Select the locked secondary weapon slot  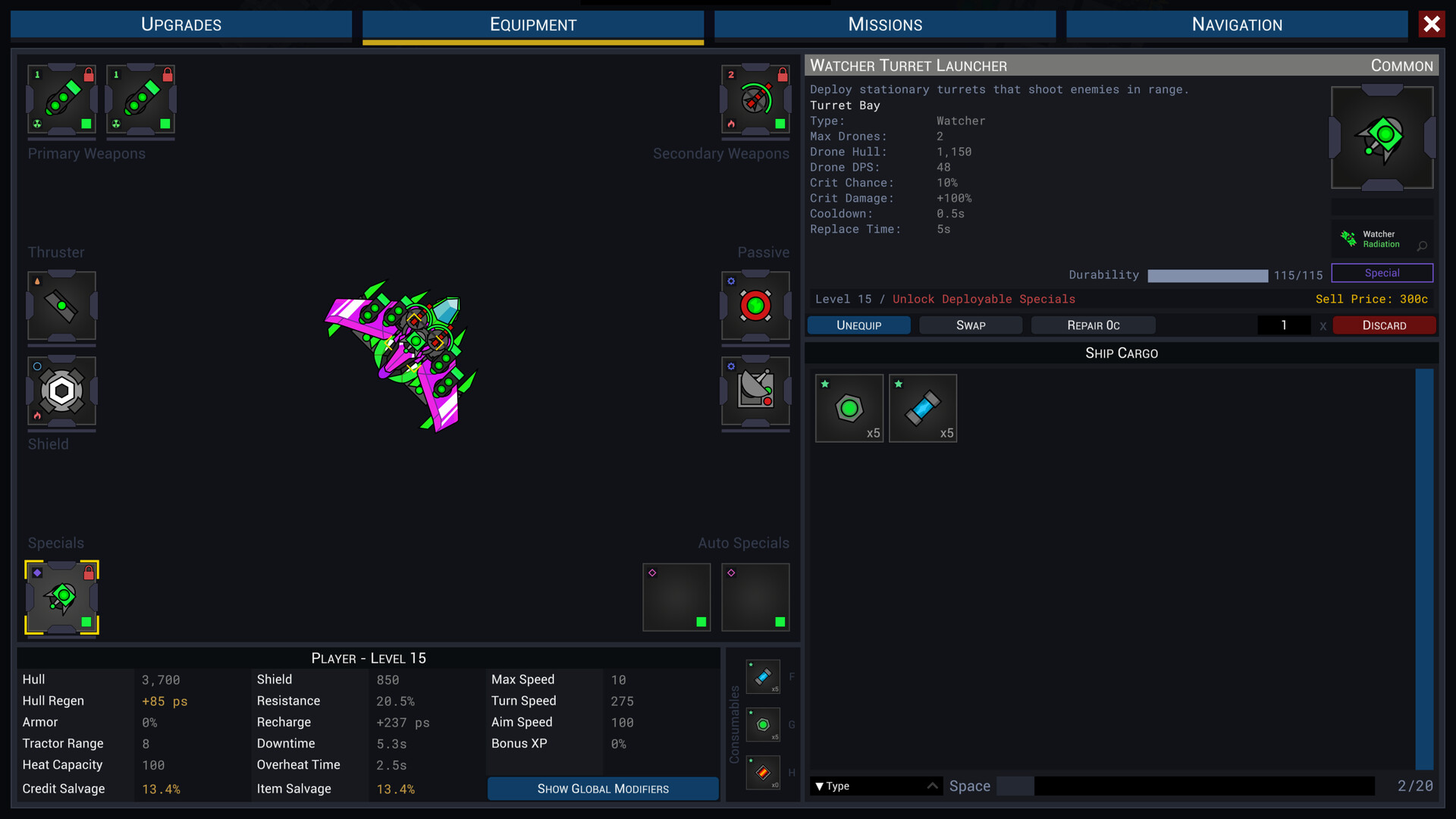(755, 101)
